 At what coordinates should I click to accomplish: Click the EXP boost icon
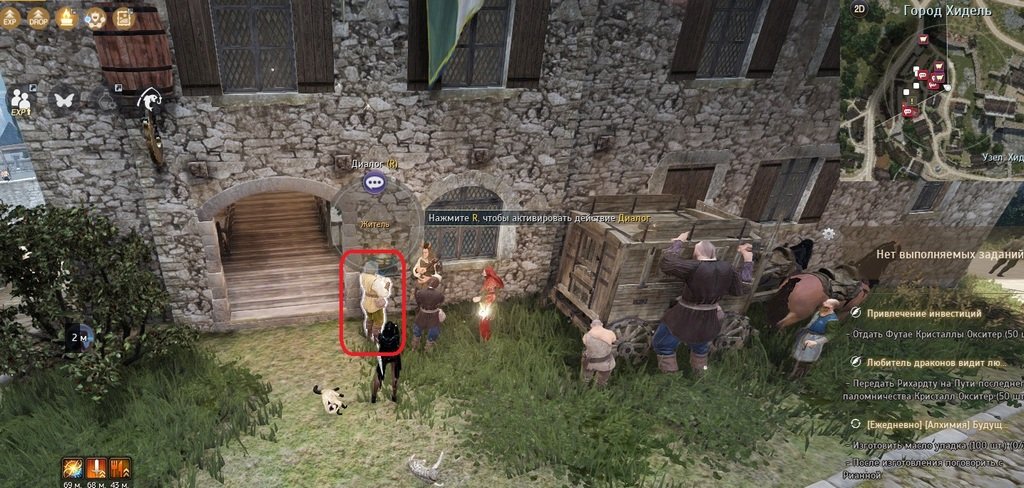tap(11, 17)
